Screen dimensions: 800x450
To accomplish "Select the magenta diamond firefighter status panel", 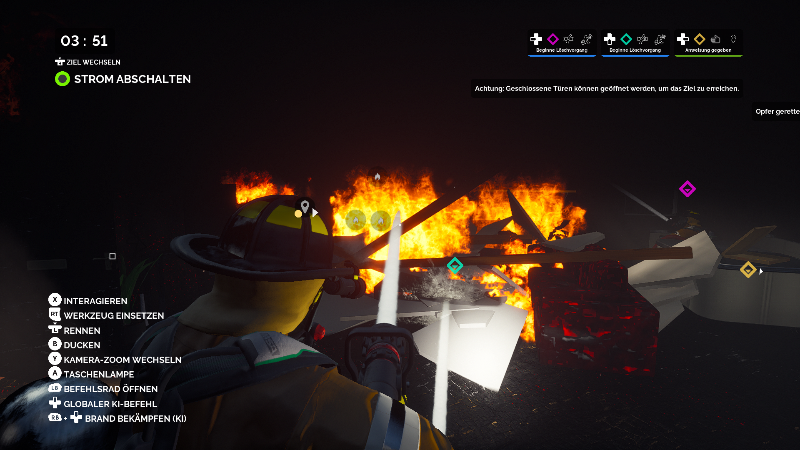I will (x=561, y=42).
